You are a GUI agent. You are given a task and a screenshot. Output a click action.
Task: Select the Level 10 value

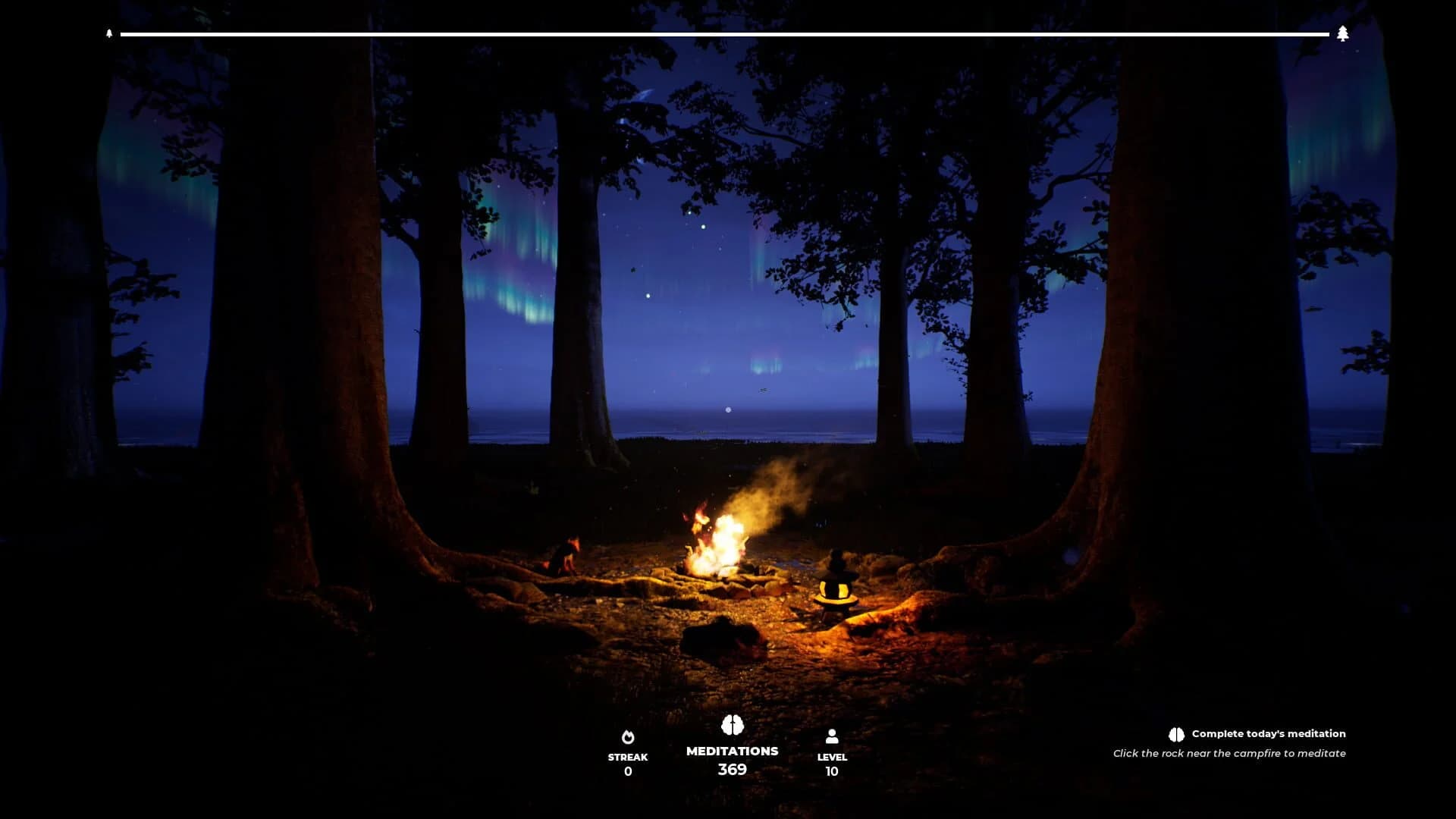click(832, 770)
